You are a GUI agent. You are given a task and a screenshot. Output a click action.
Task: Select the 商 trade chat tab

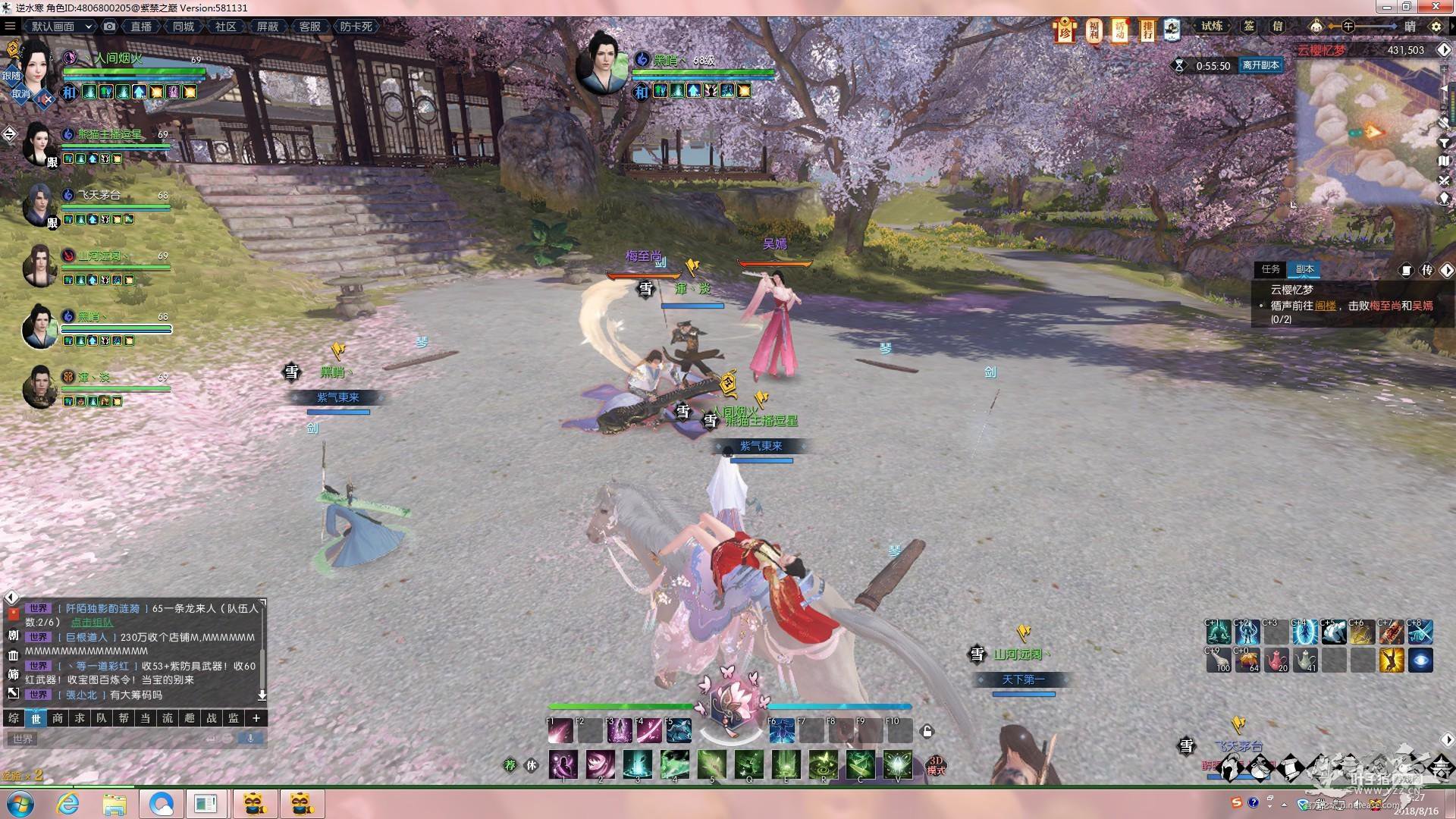[58, 718]
